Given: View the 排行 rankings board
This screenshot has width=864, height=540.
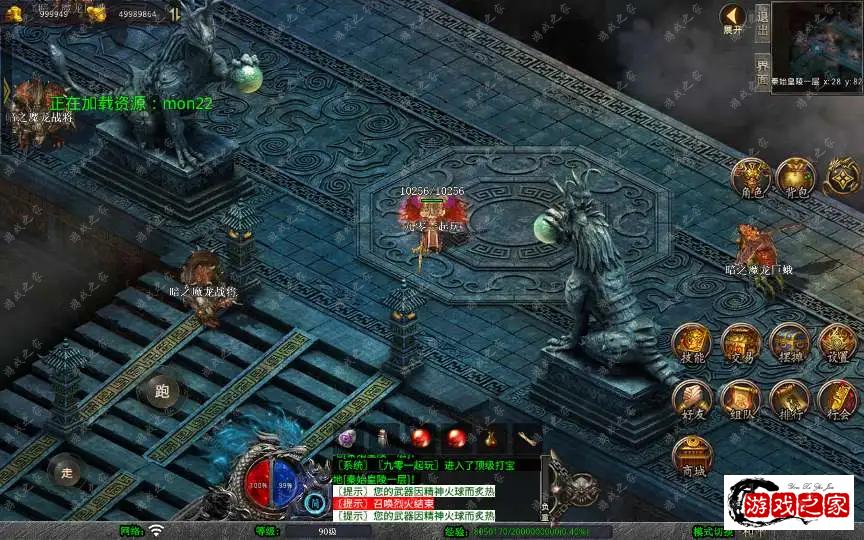Looking at the screenshot, I should (x=789, y=398).
